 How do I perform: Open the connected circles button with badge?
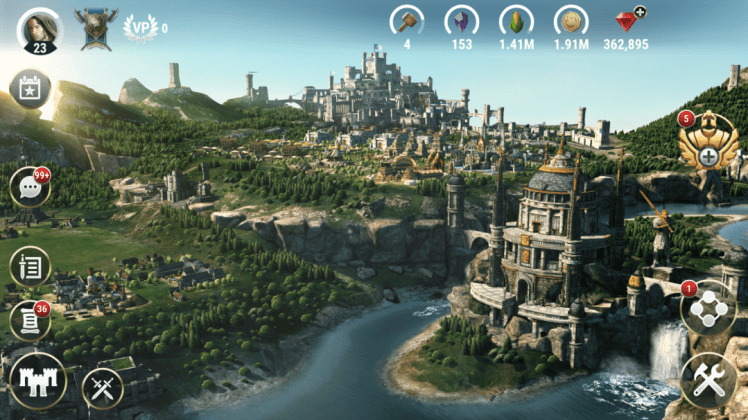pos(708,310)
